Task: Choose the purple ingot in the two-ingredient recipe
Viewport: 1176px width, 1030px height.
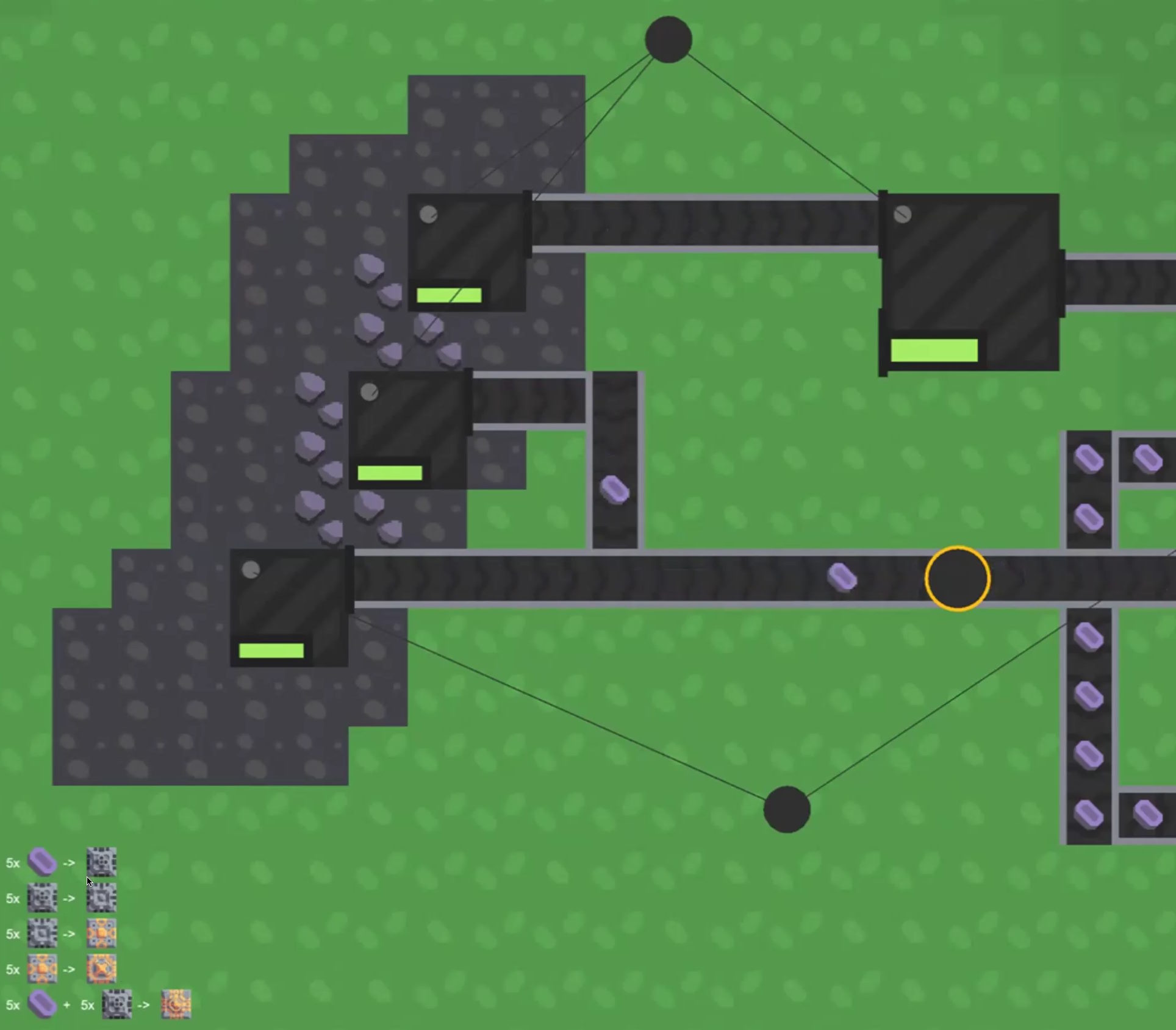Action: tap(42, 1004)
